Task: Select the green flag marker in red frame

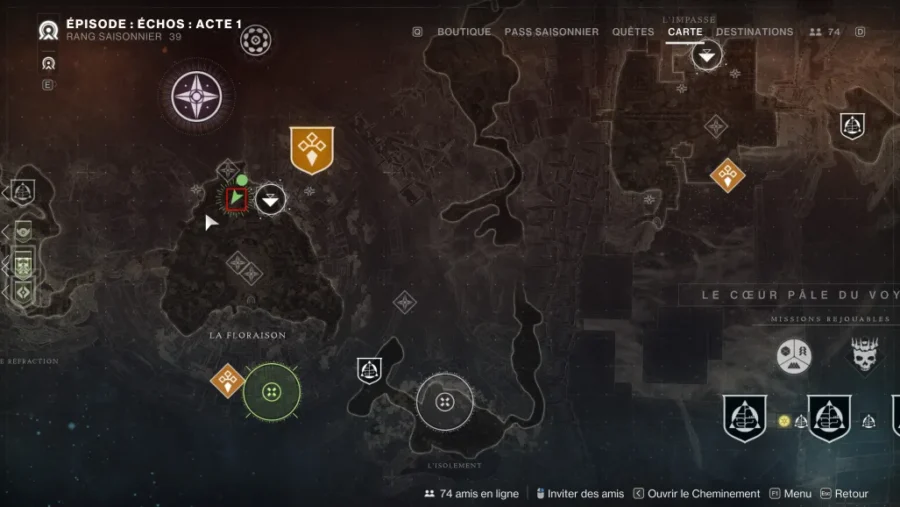Action: coord(236,199)
